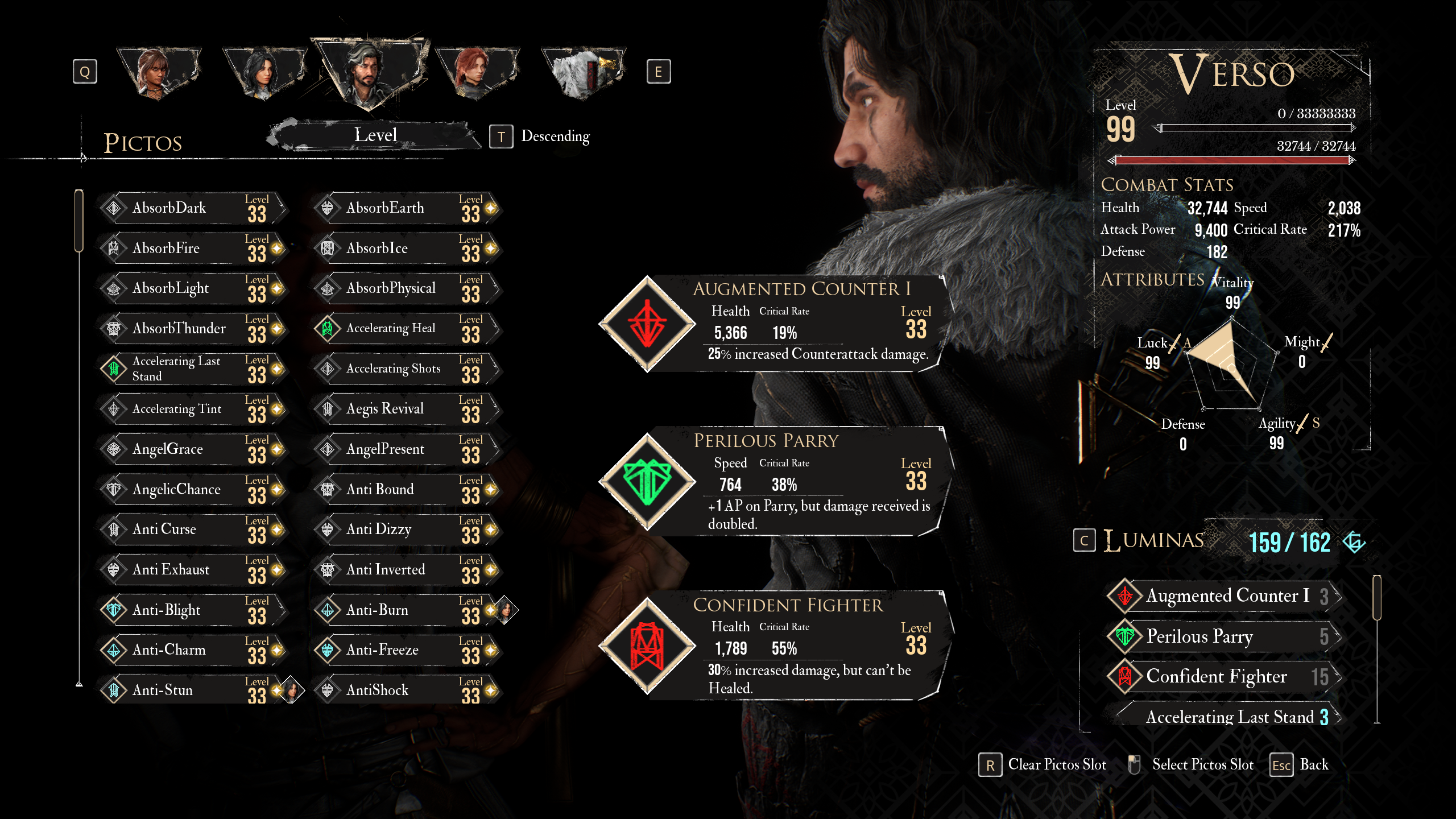Click the Back button
This screenshot has height=819, width=1456.
(x=1300, y=765)
